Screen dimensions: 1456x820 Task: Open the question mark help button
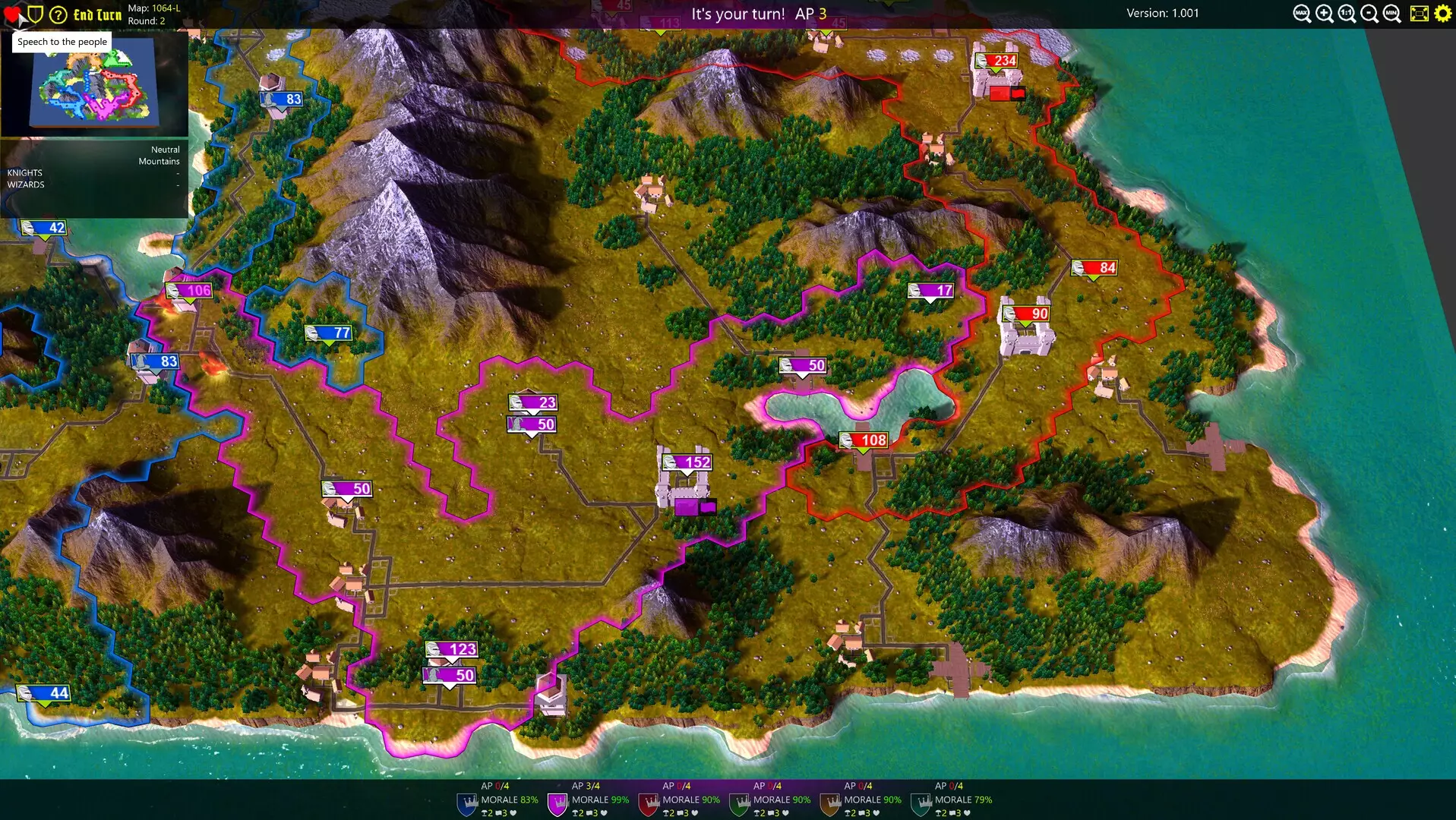click(x=58, y=14)
